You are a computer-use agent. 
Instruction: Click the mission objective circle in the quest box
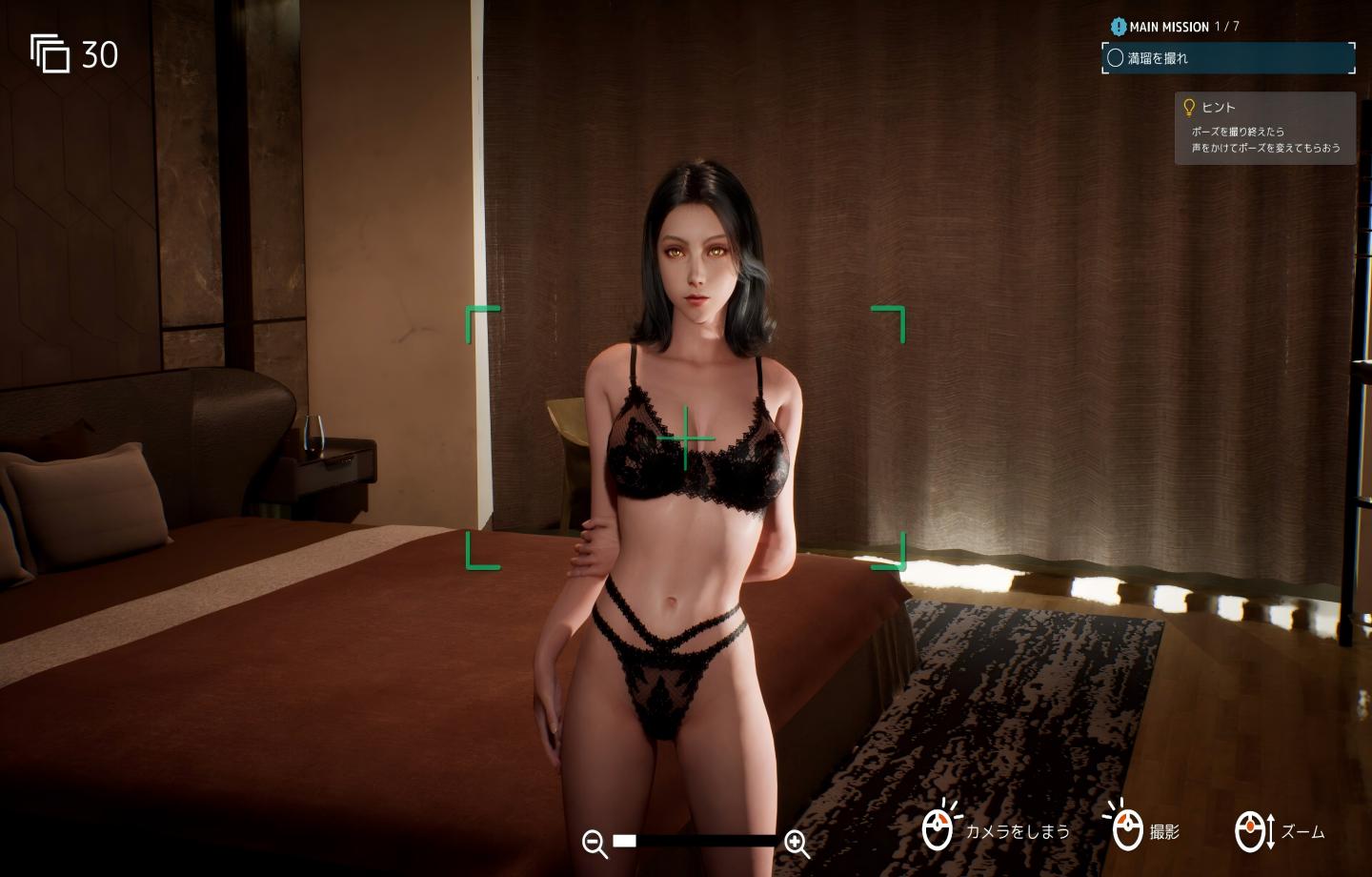[1116, 58]
